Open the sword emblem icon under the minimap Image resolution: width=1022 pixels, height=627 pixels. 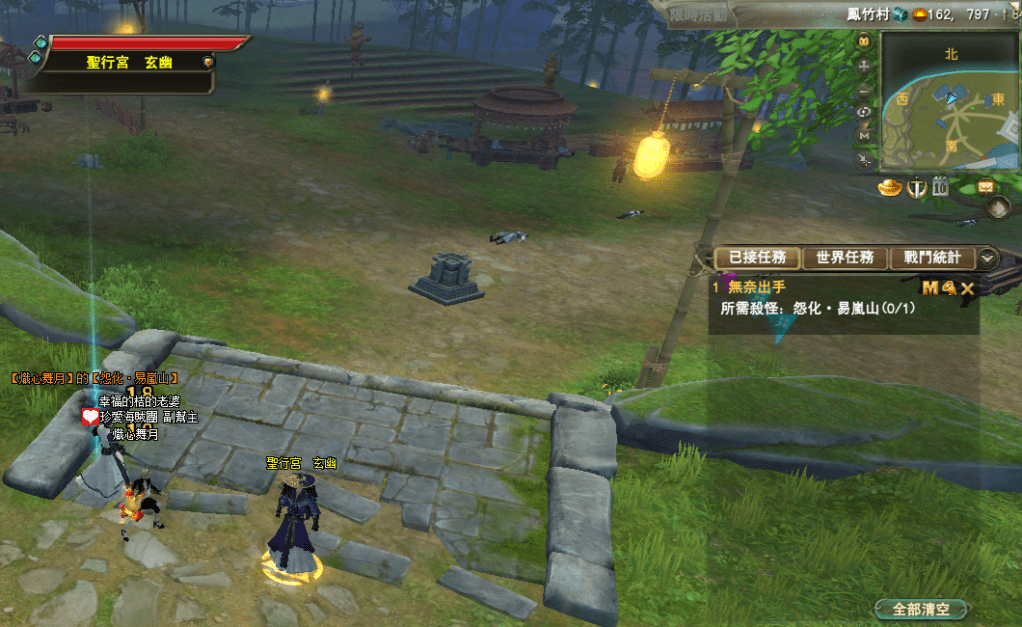click(916, 187)
